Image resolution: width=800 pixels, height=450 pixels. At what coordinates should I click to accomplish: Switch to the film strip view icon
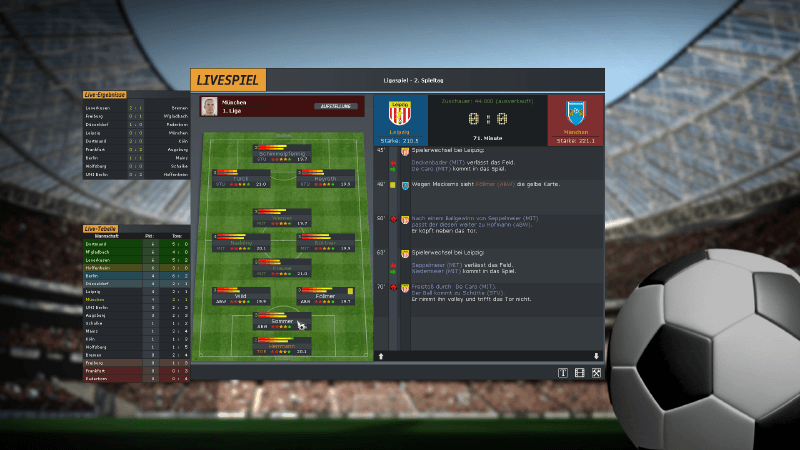point(579,373)
